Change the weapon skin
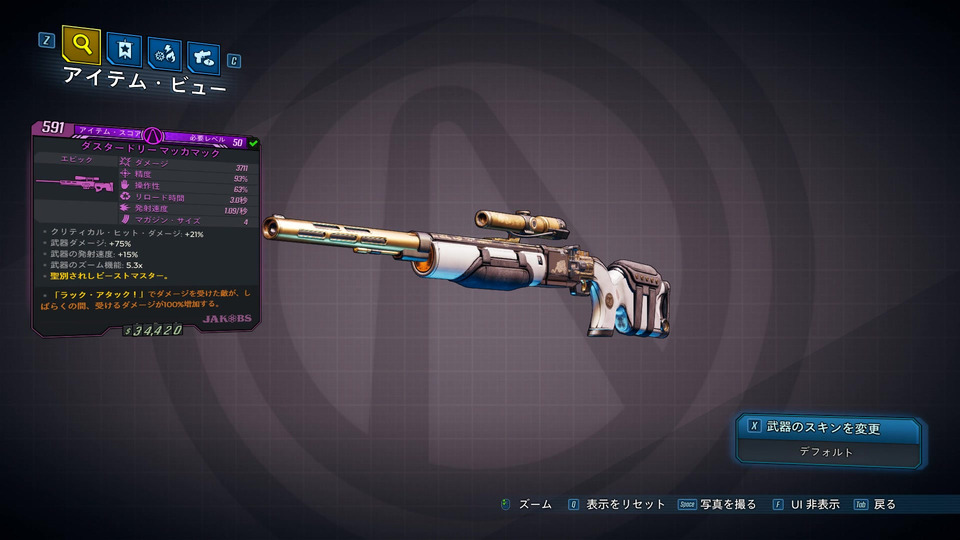 [826, 428]
